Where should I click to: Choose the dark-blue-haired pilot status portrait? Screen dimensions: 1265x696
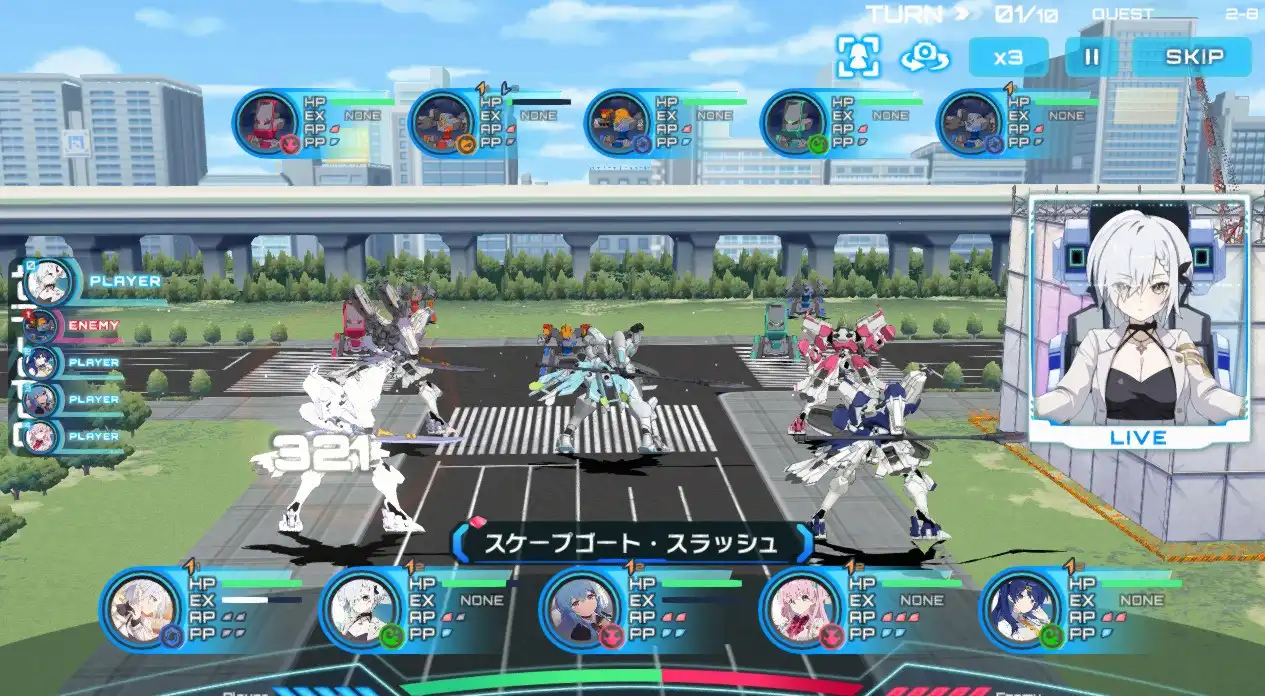(x=1013, y=607)
